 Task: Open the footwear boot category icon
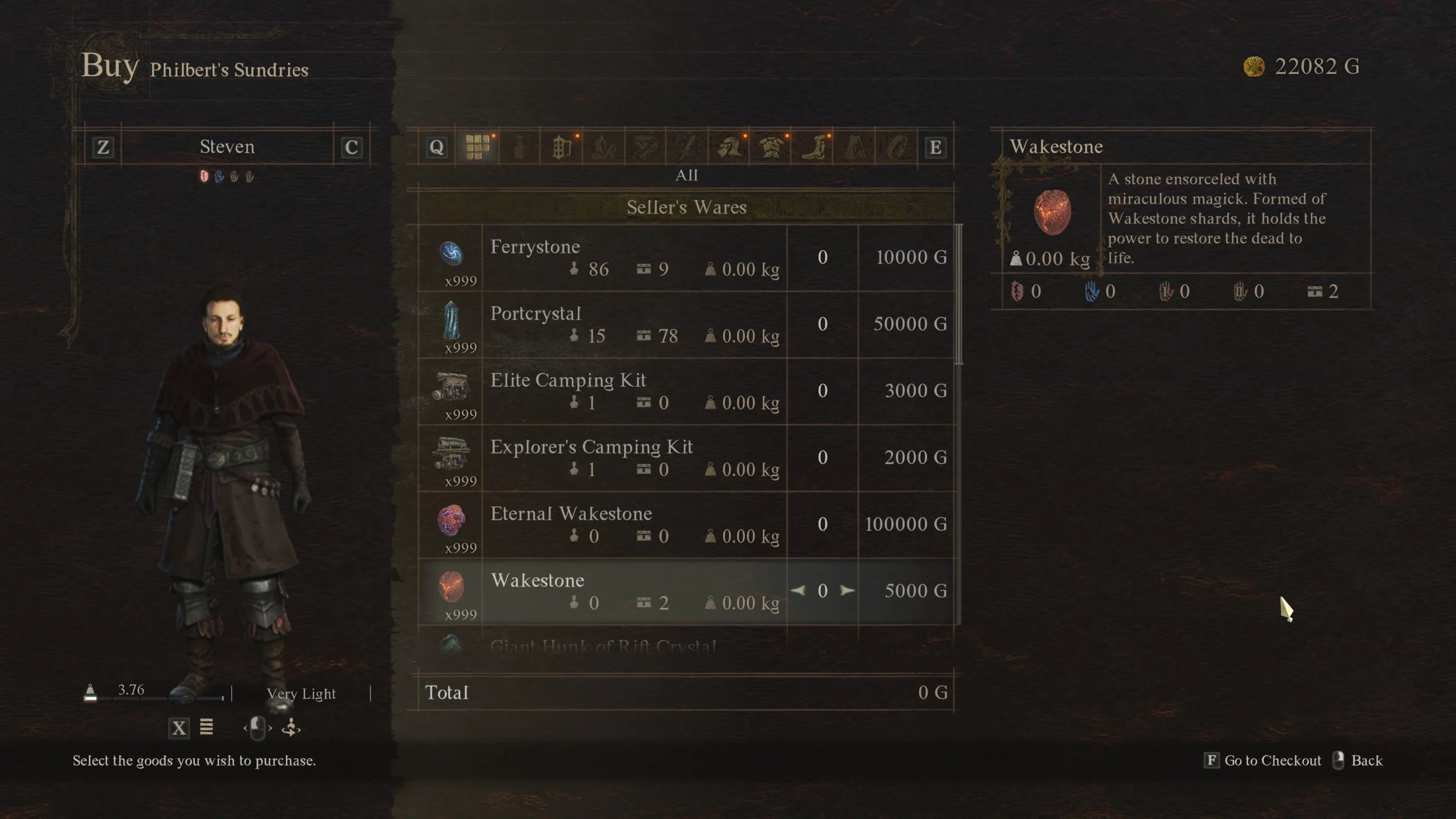coord(812,147)
